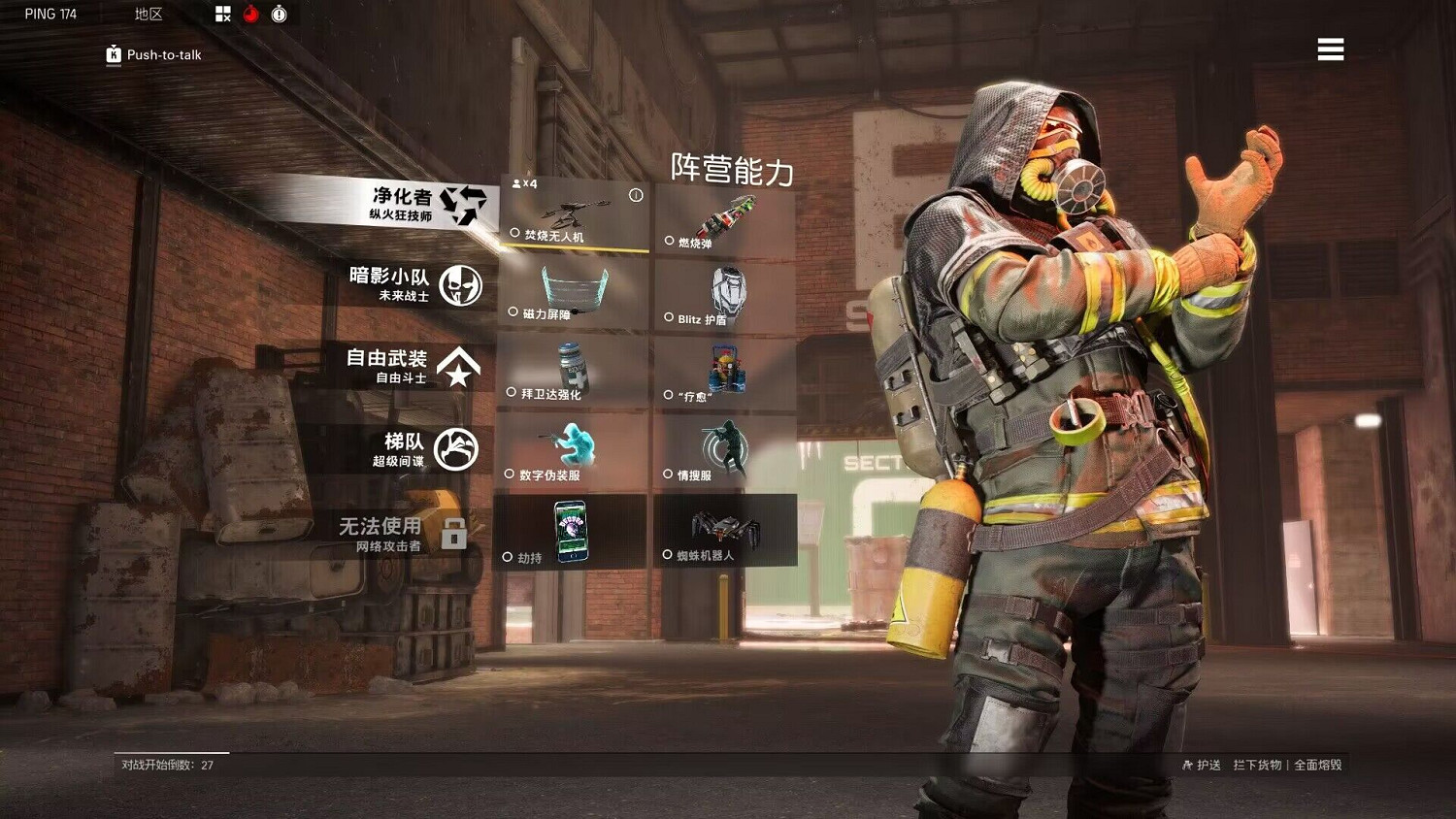Screen dimensions: 1456x819
Task: Toggle Push-to-talk voice chat
Action: pyautogui.click(x=152, y=55)
